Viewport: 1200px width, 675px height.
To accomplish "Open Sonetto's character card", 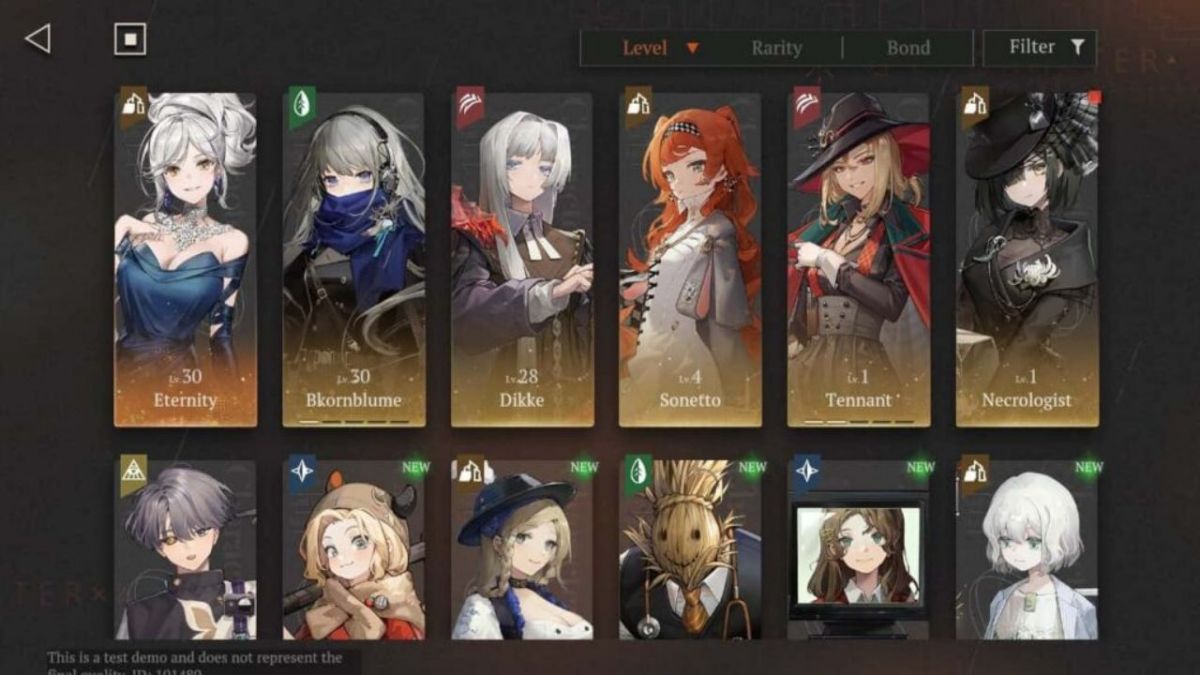I will pyautogui.click(x=690, y=260).
